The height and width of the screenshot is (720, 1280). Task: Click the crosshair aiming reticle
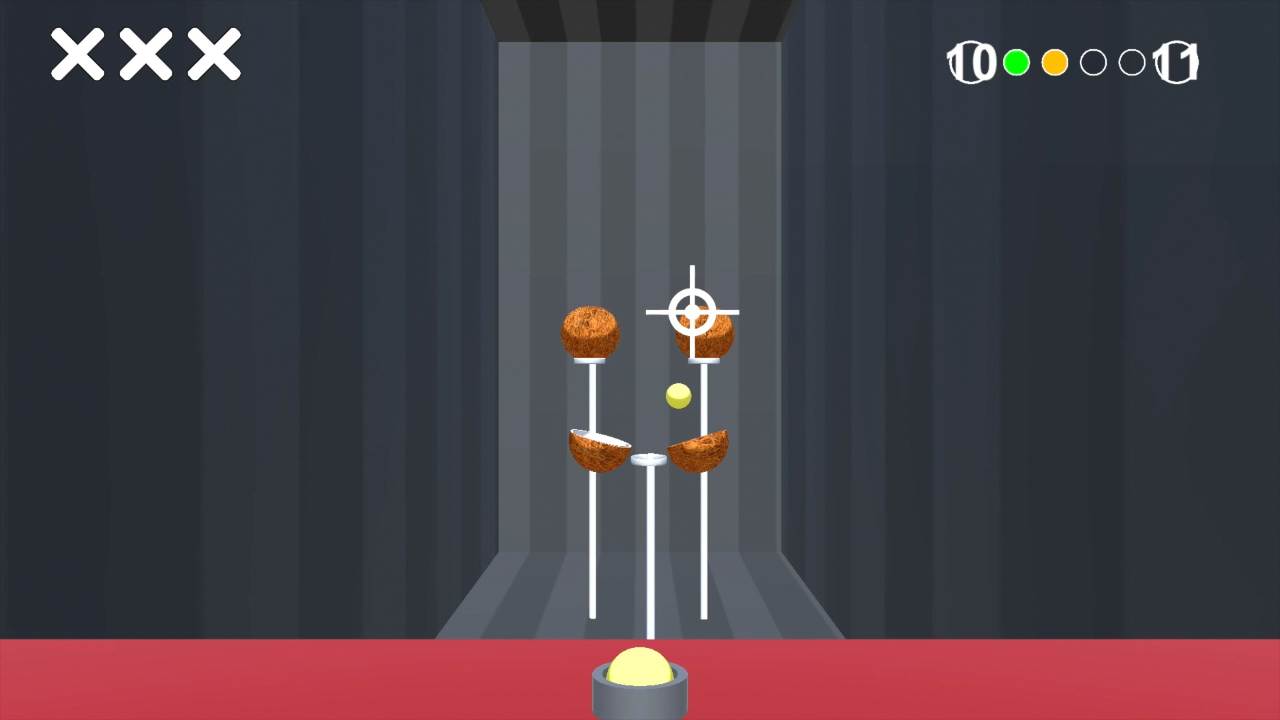click(x=692, y=312)
